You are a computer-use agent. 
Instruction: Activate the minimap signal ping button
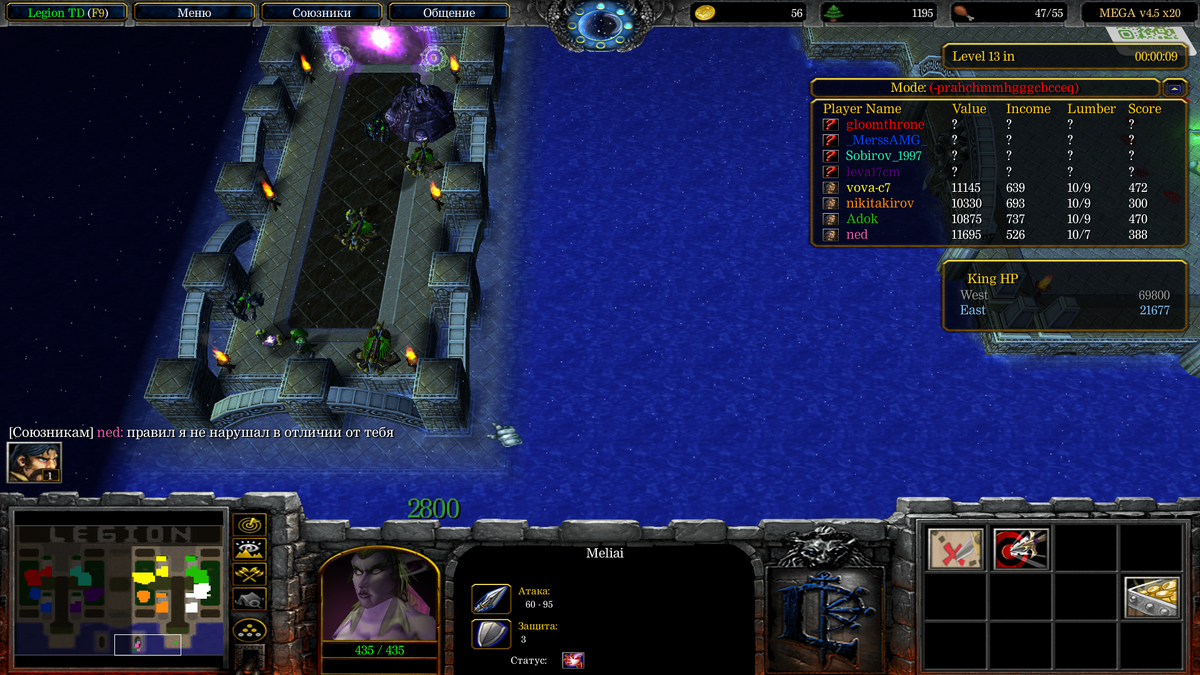249,524
